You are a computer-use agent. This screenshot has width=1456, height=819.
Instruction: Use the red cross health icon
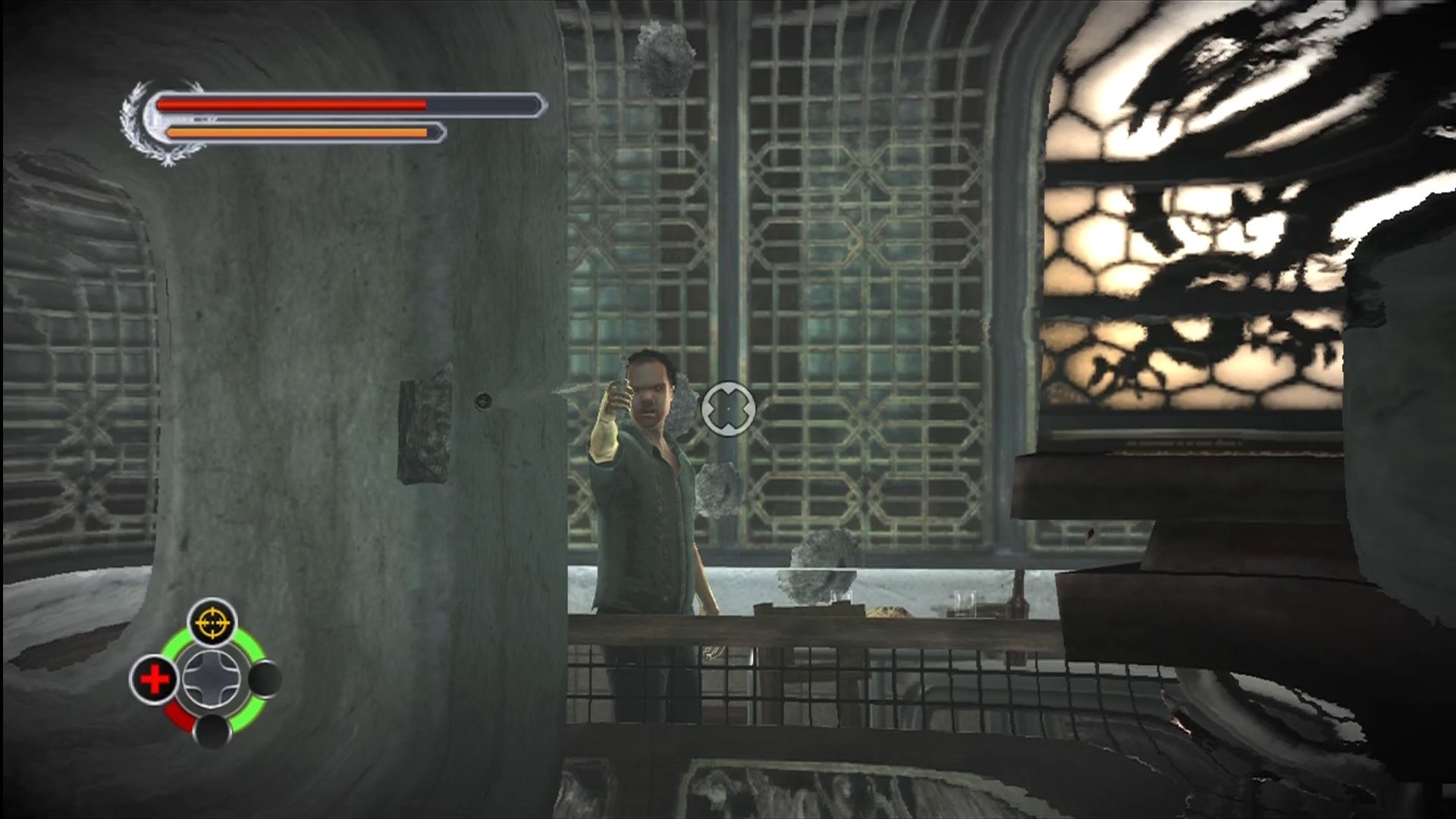point(155,679)
